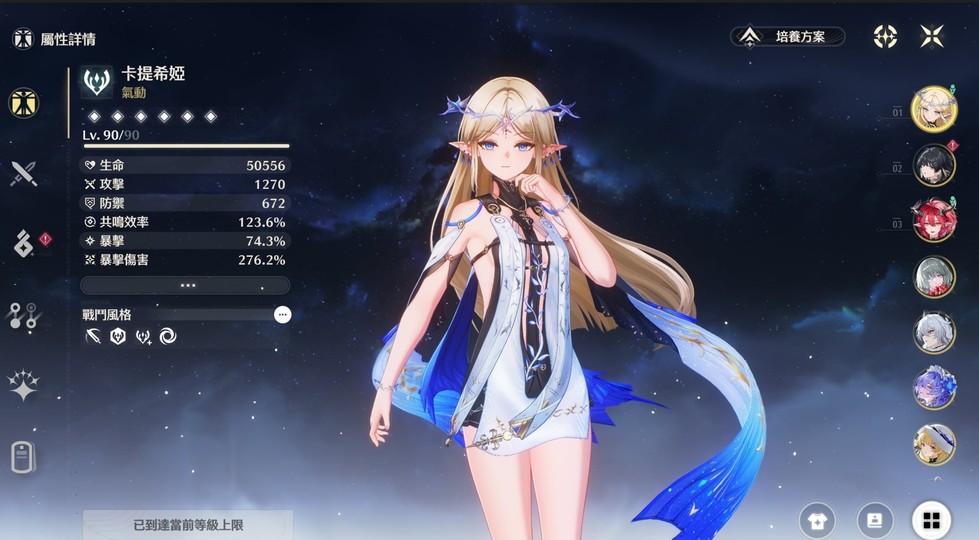This screenshot has width=979, height=540.
Task: Expand the full stats list with the three-dot bar
Action: tap(185, 285)
